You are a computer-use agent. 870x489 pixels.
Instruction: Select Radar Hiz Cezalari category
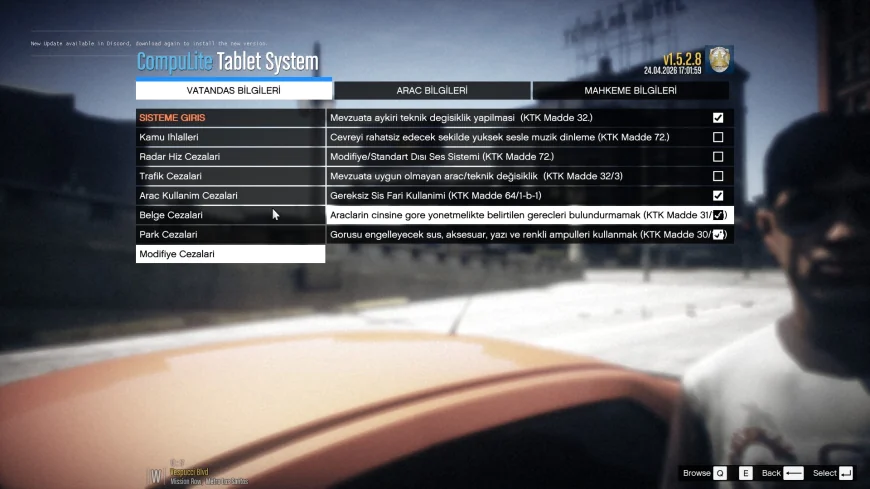[230, 157]
